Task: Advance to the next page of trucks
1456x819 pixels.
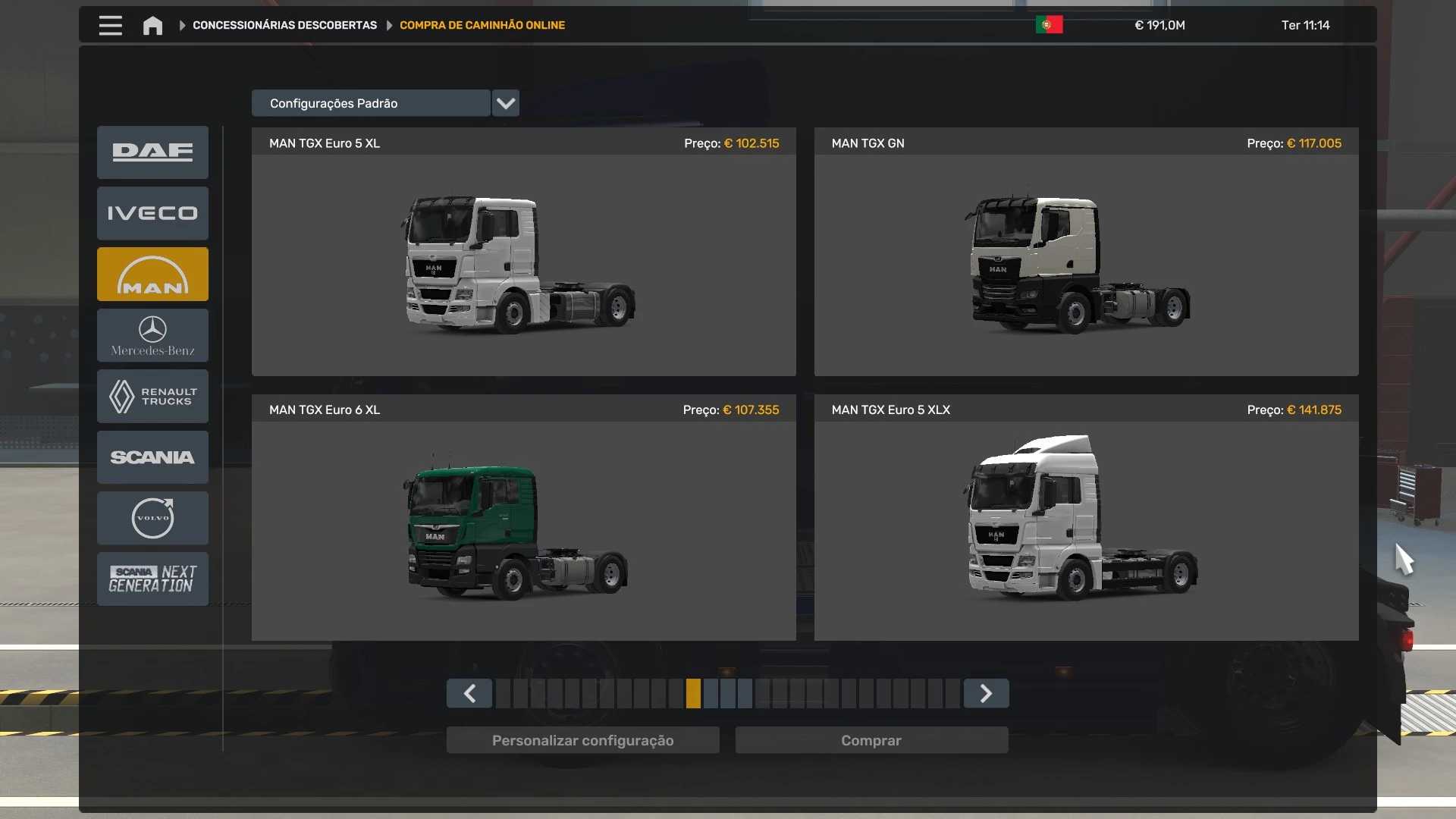Action: [x=986, y=693]
